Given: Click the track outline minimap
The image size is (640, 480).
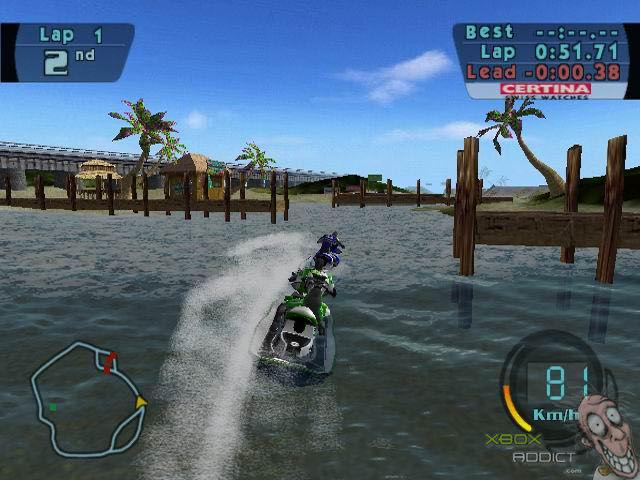Looking at the screenshot, I should 87,397.
